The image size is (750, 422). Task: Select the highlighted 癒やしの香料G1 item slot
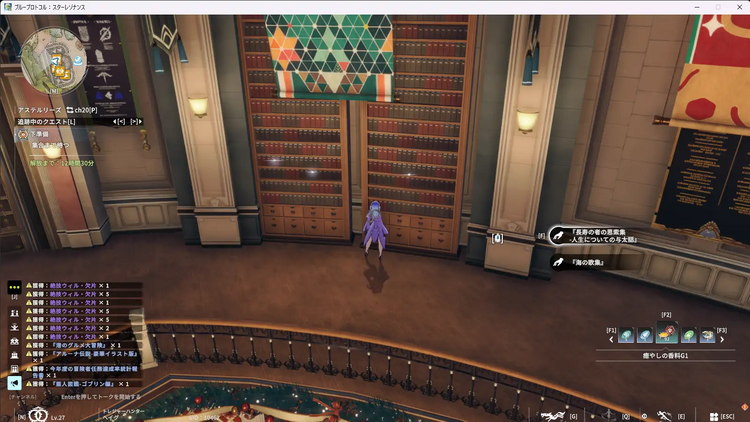point(666,335)
